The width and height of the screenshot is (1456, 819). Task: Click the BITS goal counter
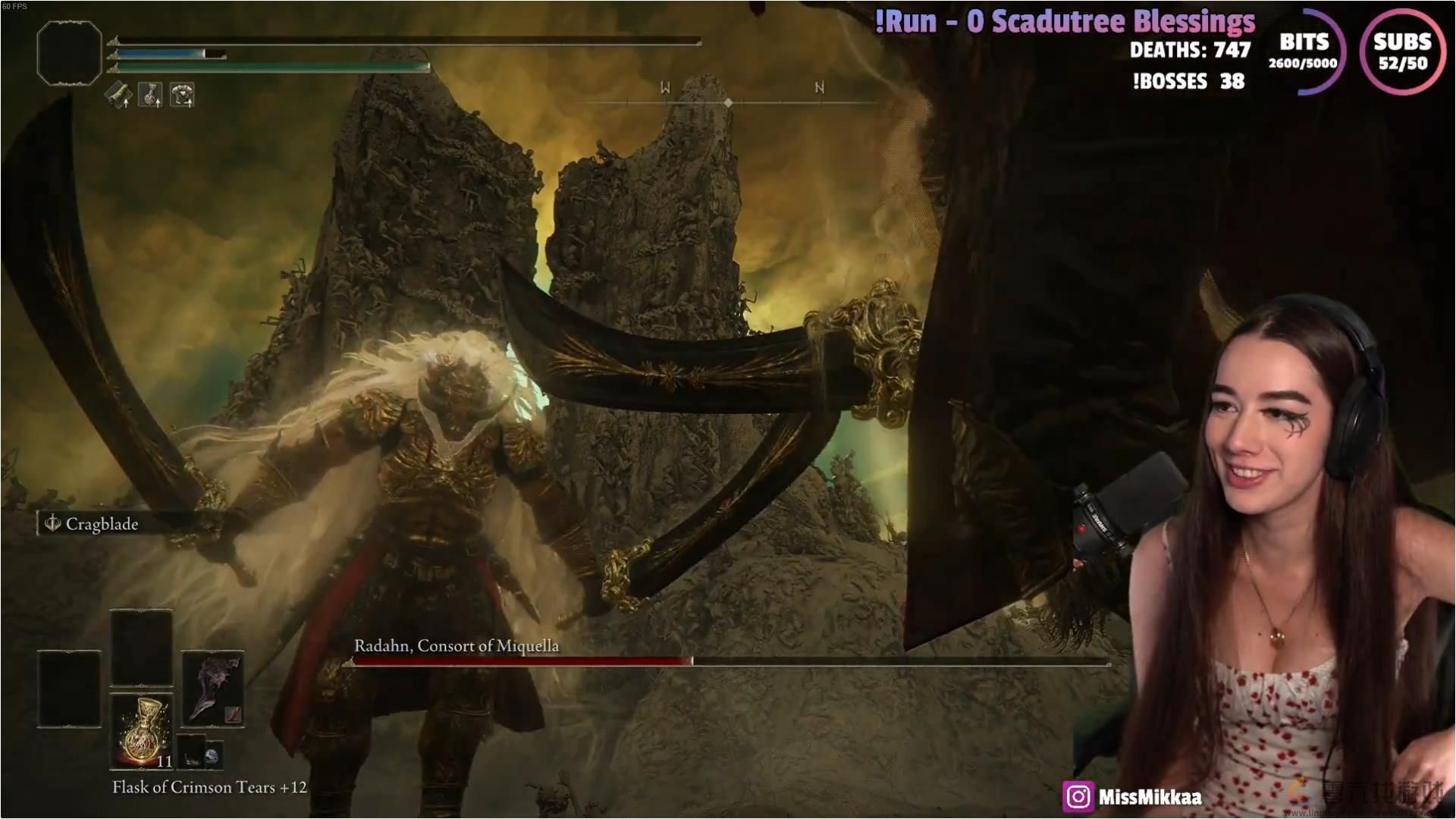point(1304,52)
